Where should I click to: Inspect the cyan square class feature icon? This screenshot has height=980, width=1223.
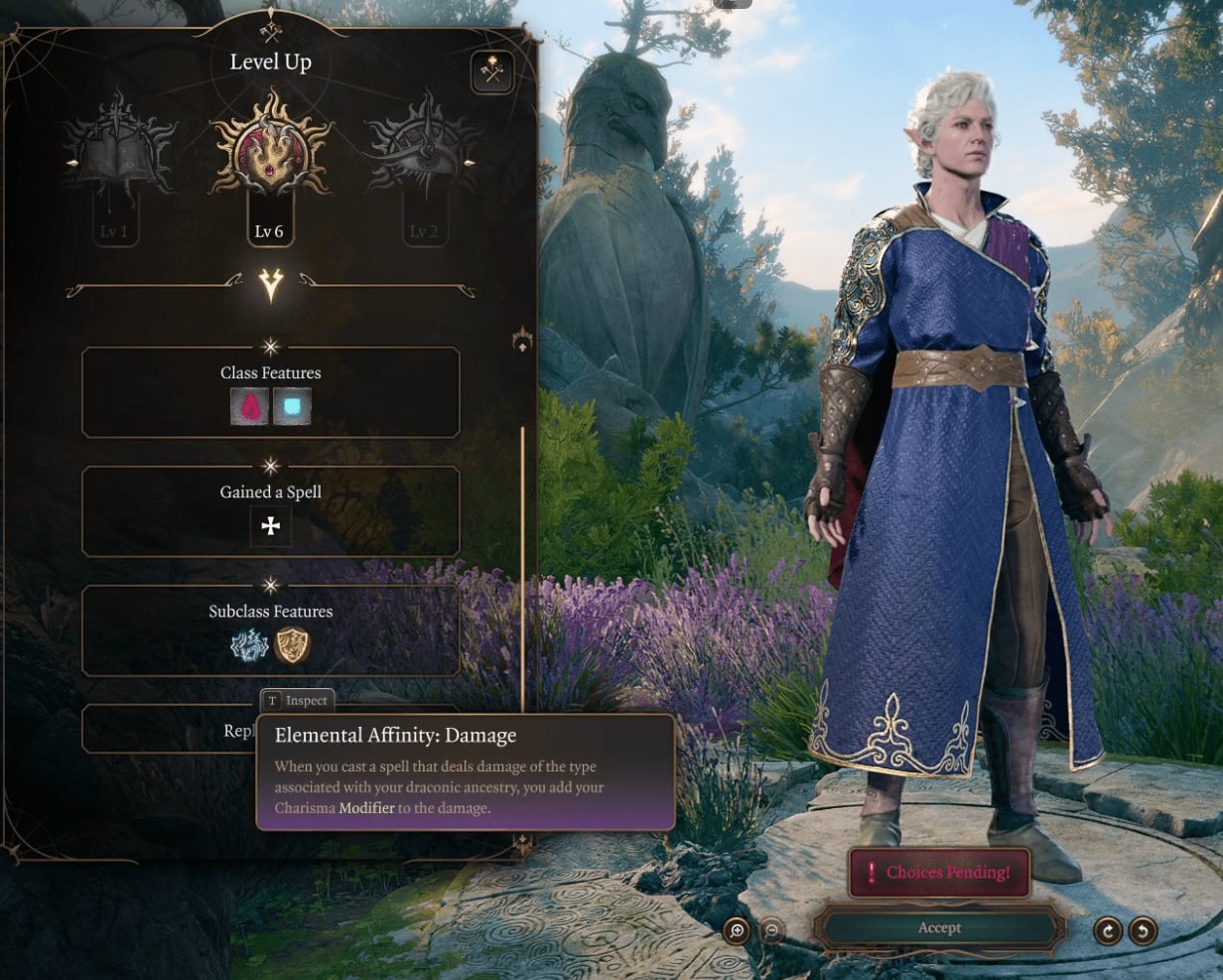point(292,406)
